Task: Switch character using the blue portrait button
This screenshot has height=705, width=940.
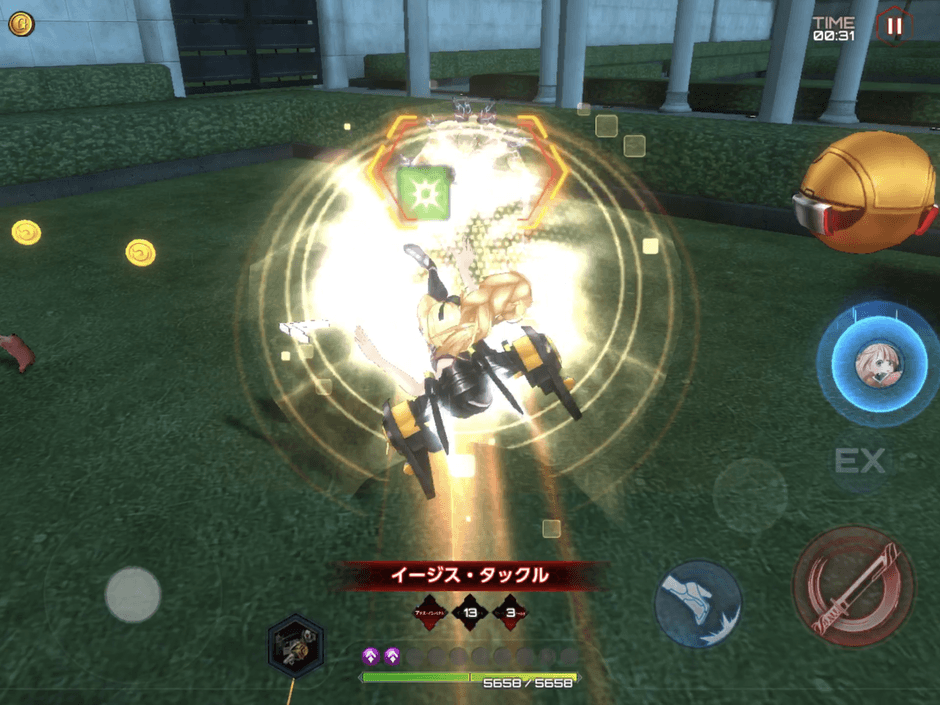Action: tap(877, 363)
